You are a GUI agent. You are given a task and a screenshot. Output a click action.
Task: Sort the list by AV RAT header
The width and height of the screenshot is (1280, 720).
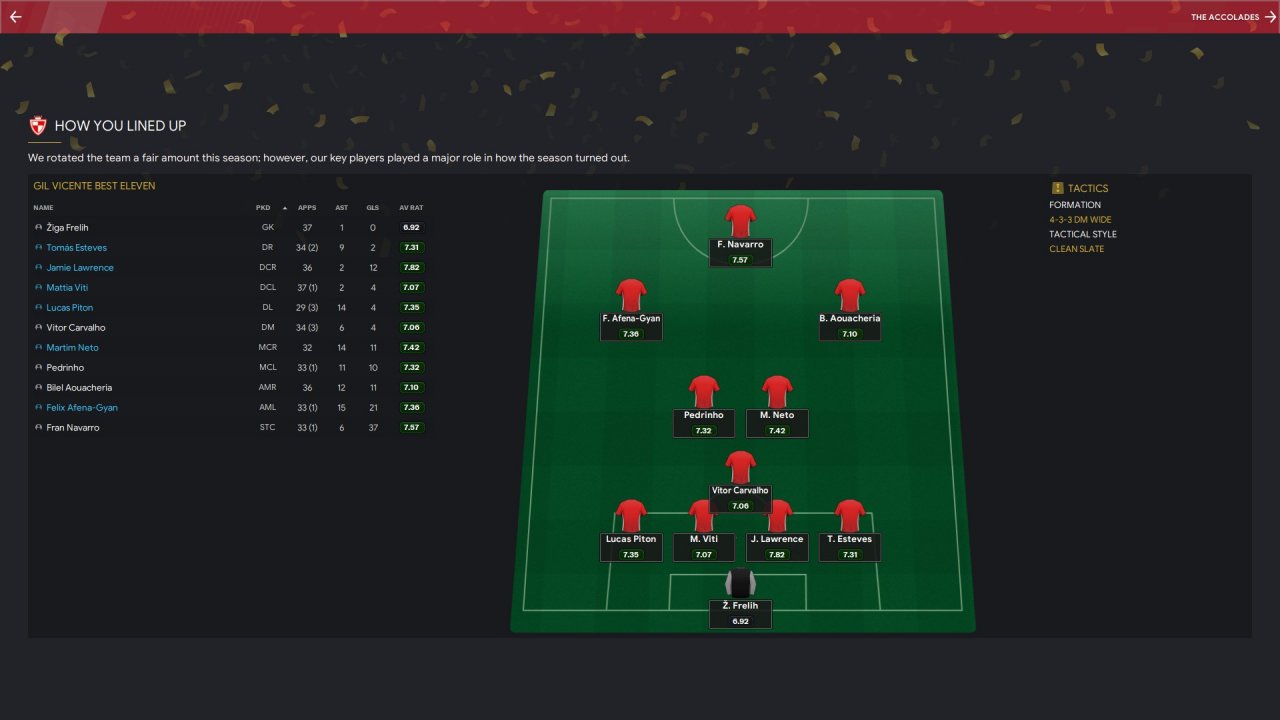coord(411,208)
